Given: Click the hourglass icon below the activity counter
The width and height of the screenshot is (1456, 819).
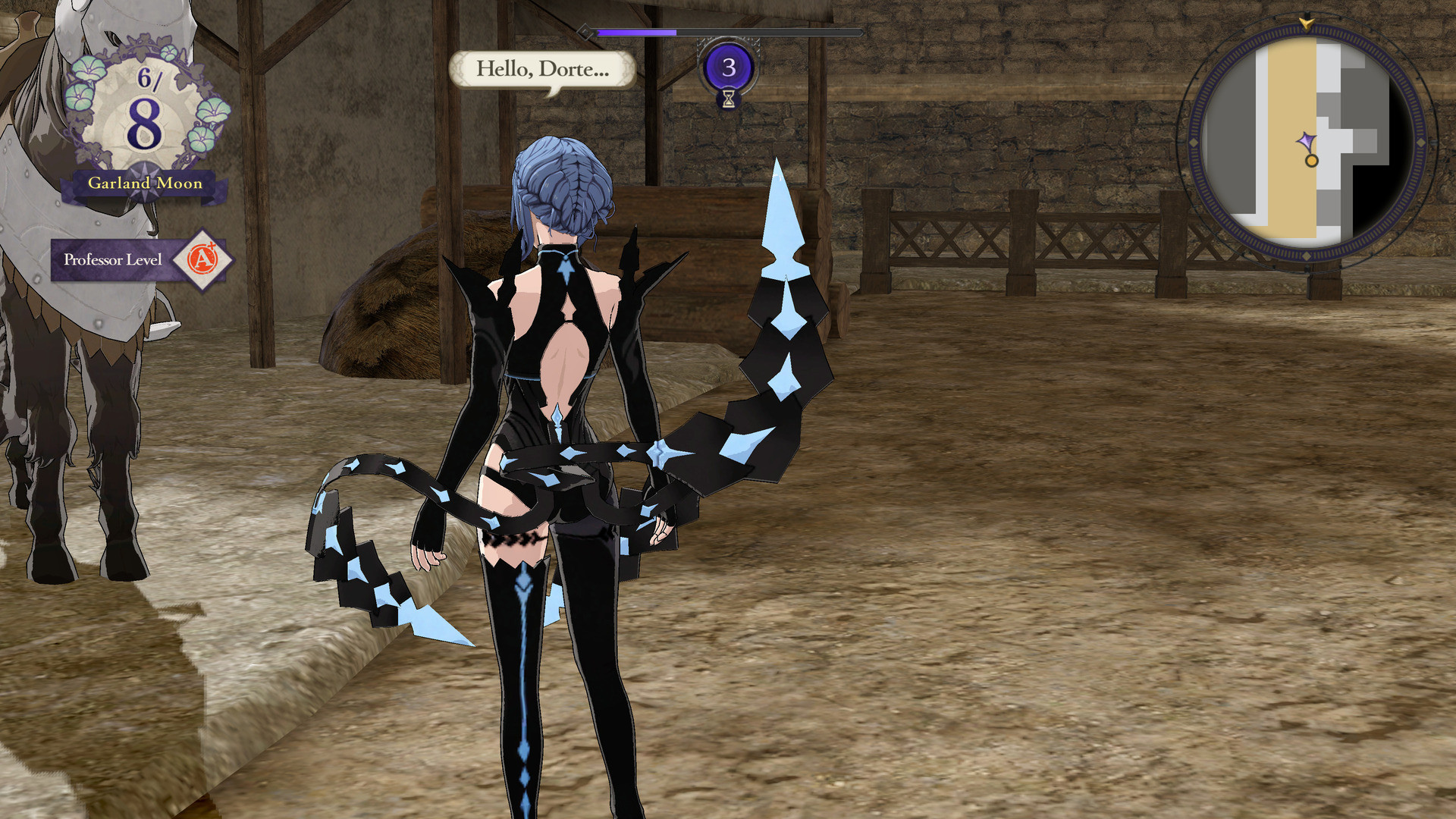Looking at the screenshot, I should [729, 99].
